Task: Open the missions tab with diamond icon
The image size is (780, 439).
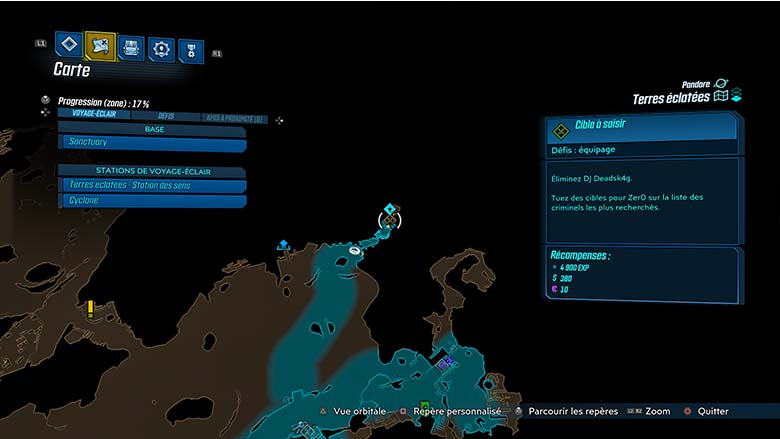Action: [68, 45]
